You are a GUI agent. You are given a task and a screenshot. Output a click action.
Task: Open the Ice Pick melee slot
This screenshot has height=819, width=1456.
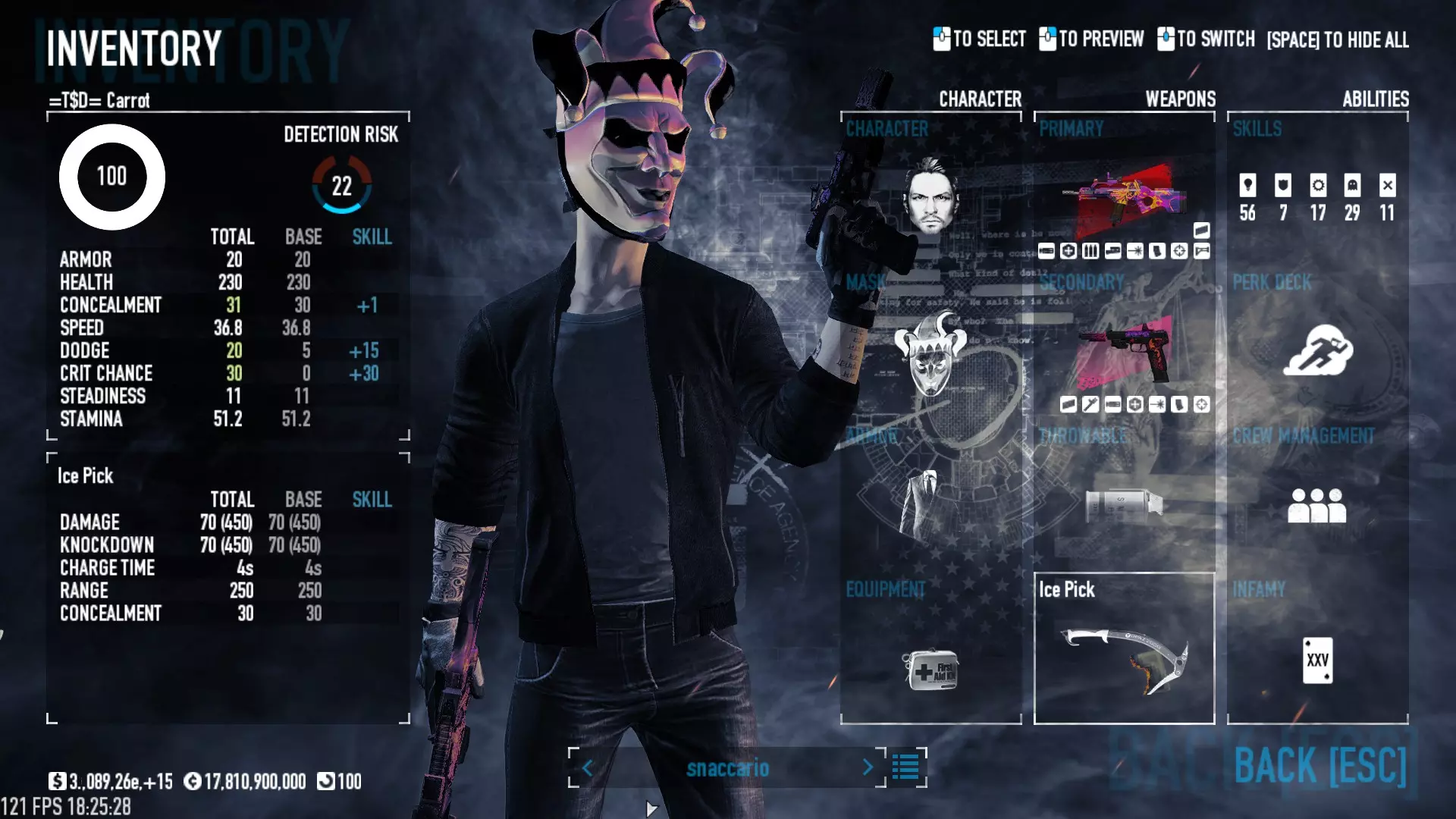click(x=1124, y=649)
